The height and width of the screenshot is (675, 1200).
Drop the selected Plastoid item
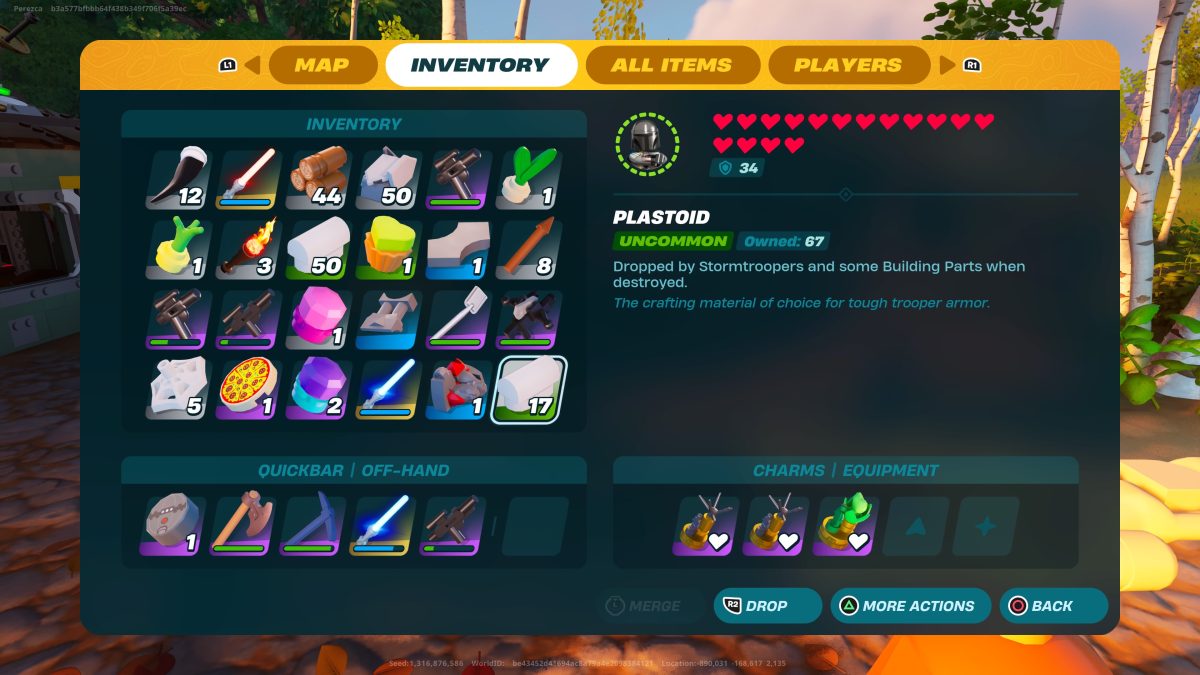(767, 606)
